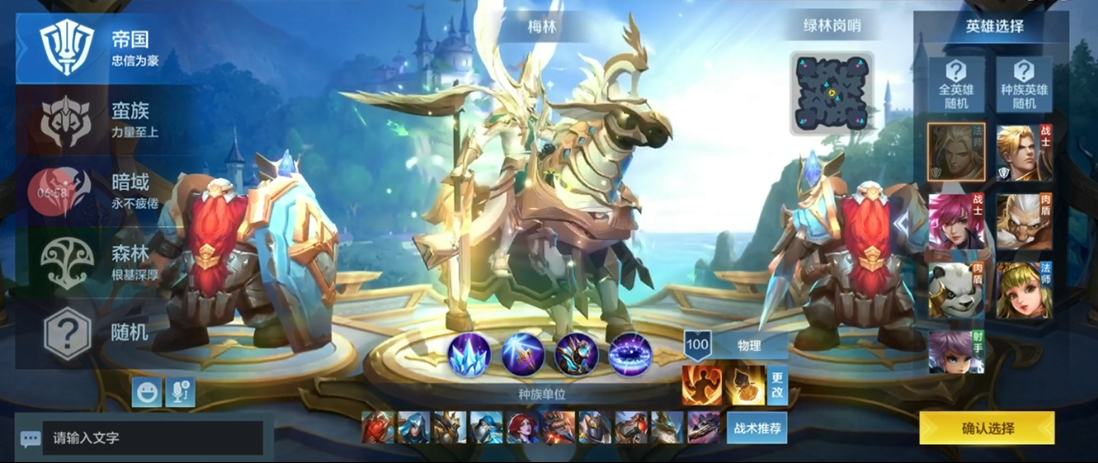Choose the white-bearded tank hero portrait

pyautogui.click(x=1024, y=221)
